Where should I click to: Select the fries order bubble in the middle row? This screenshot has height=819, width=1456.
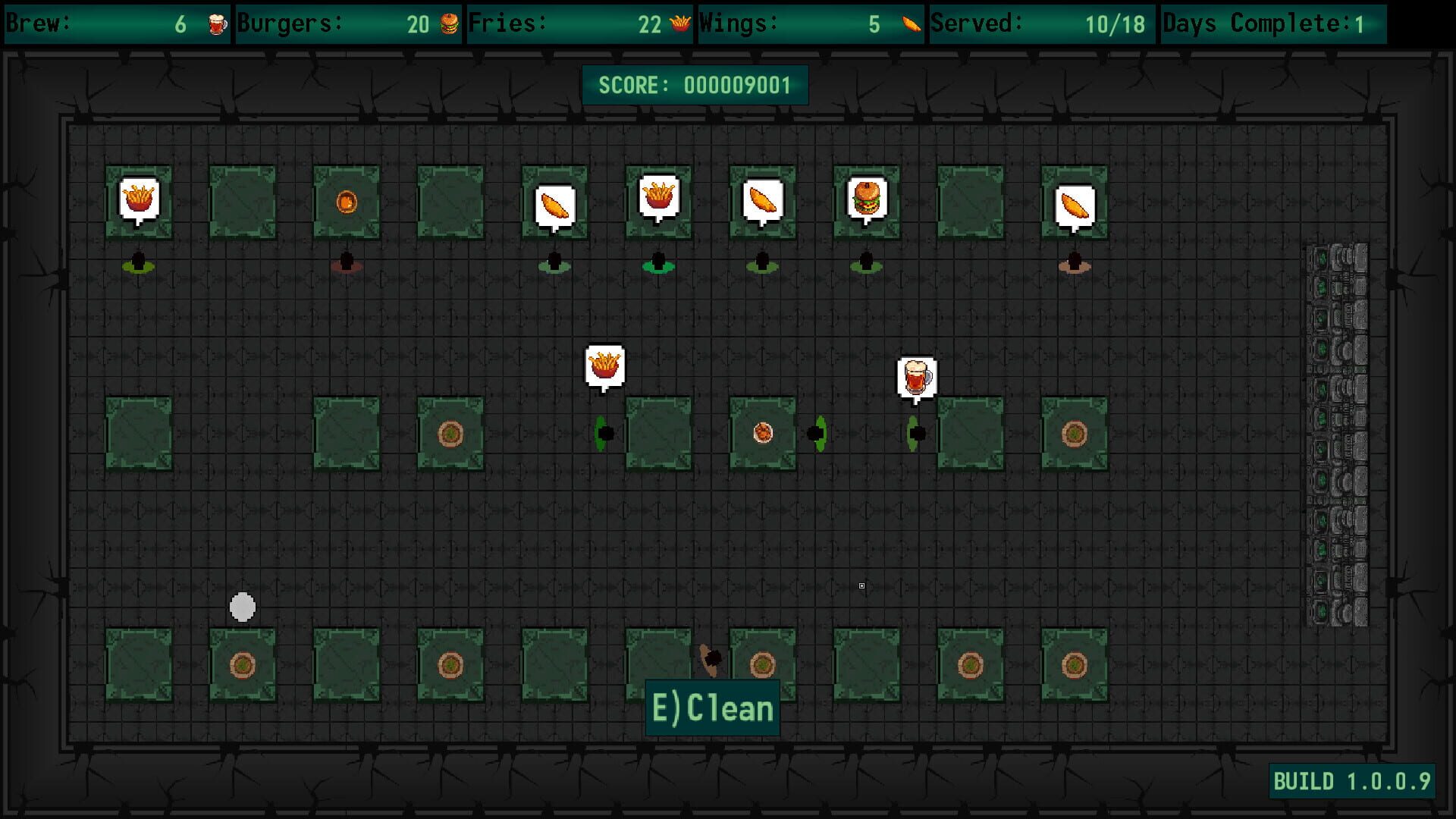pos(604,365)
